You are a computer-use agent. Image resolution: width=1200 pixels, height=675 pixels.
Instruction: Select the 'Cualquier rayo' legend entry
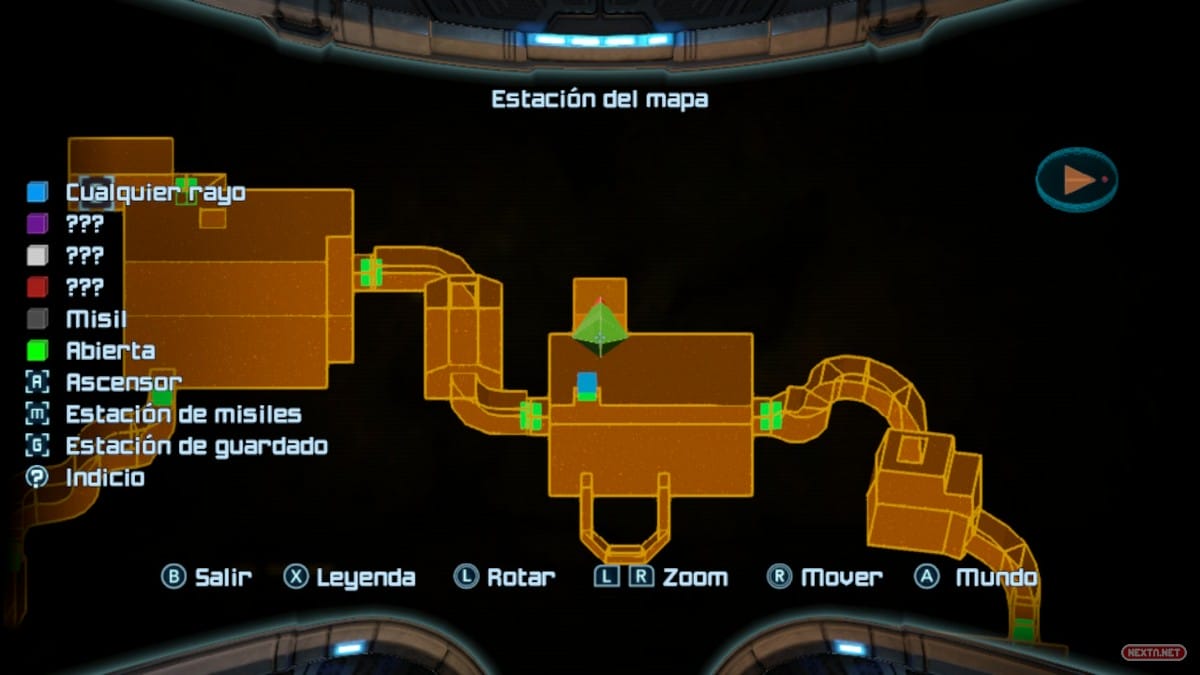pyautogui.click(x=155, y=192)
